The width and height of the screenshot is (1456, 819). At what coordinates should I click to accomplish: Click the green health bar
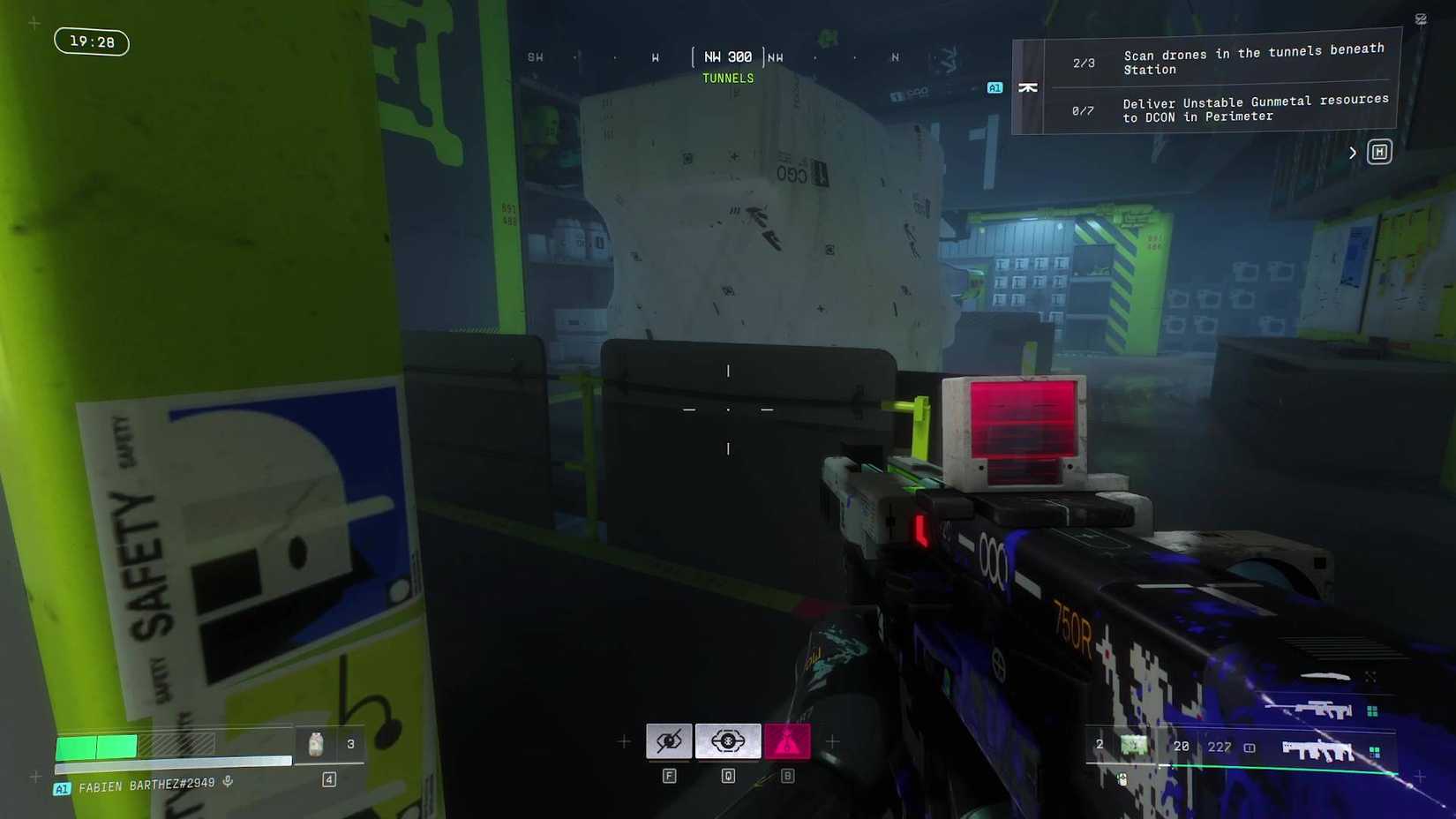click(x=97, y=746)
